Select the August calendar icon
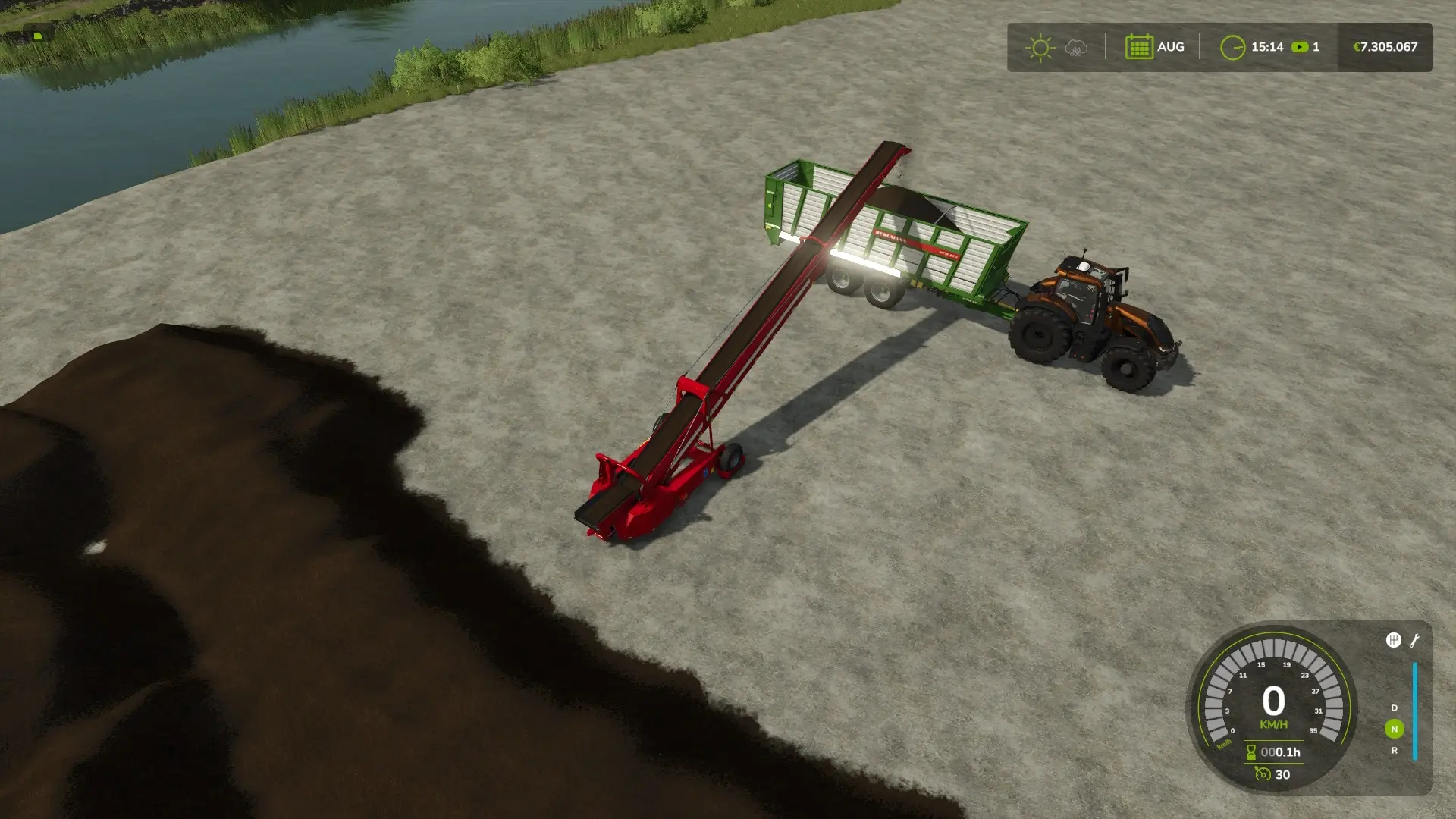 click(x=1139, y=47)
